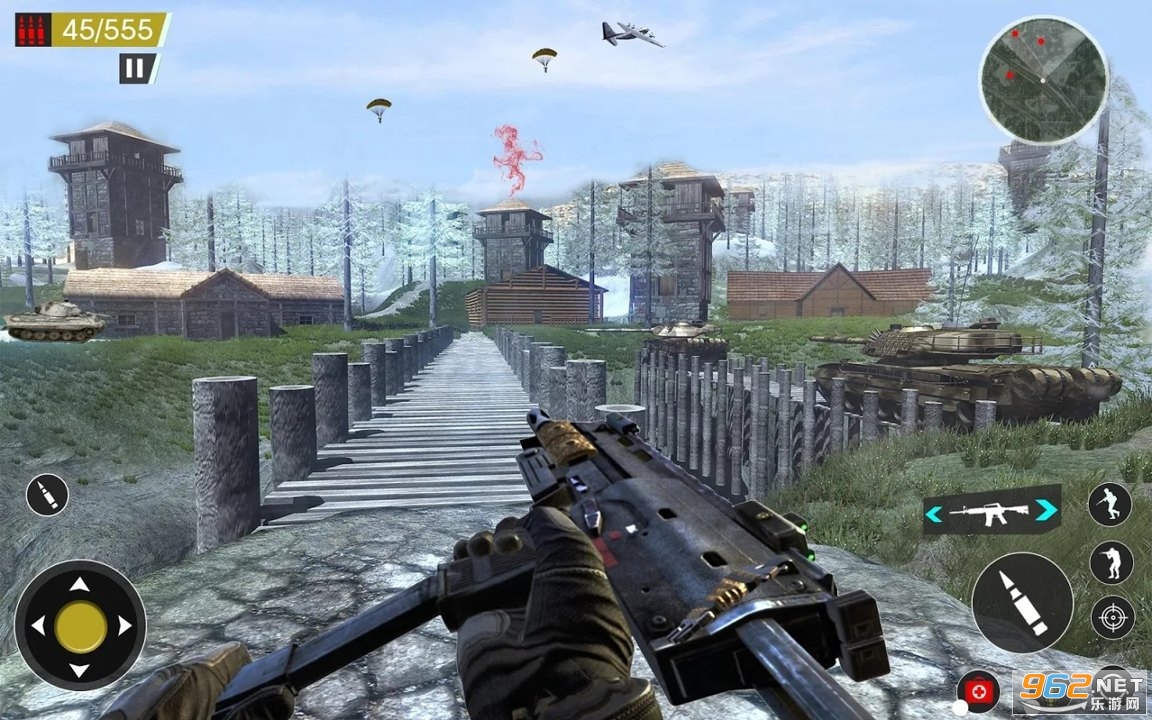Image resolution: width=1152 pixels, height=720 pixels.
Task: Toggle the standing soldier stance button
Action: [x=1111, y=561]
